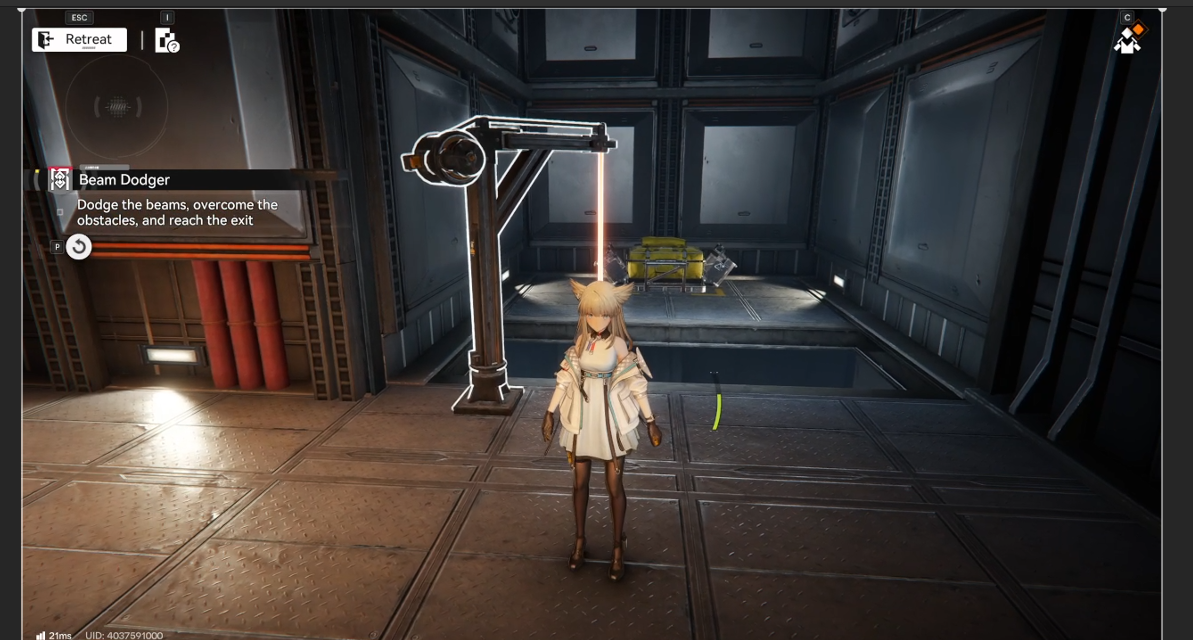This screenshot has height=640, width=1193.
Task: Click the faint circular minimap
Action: [x=117, y=105]
